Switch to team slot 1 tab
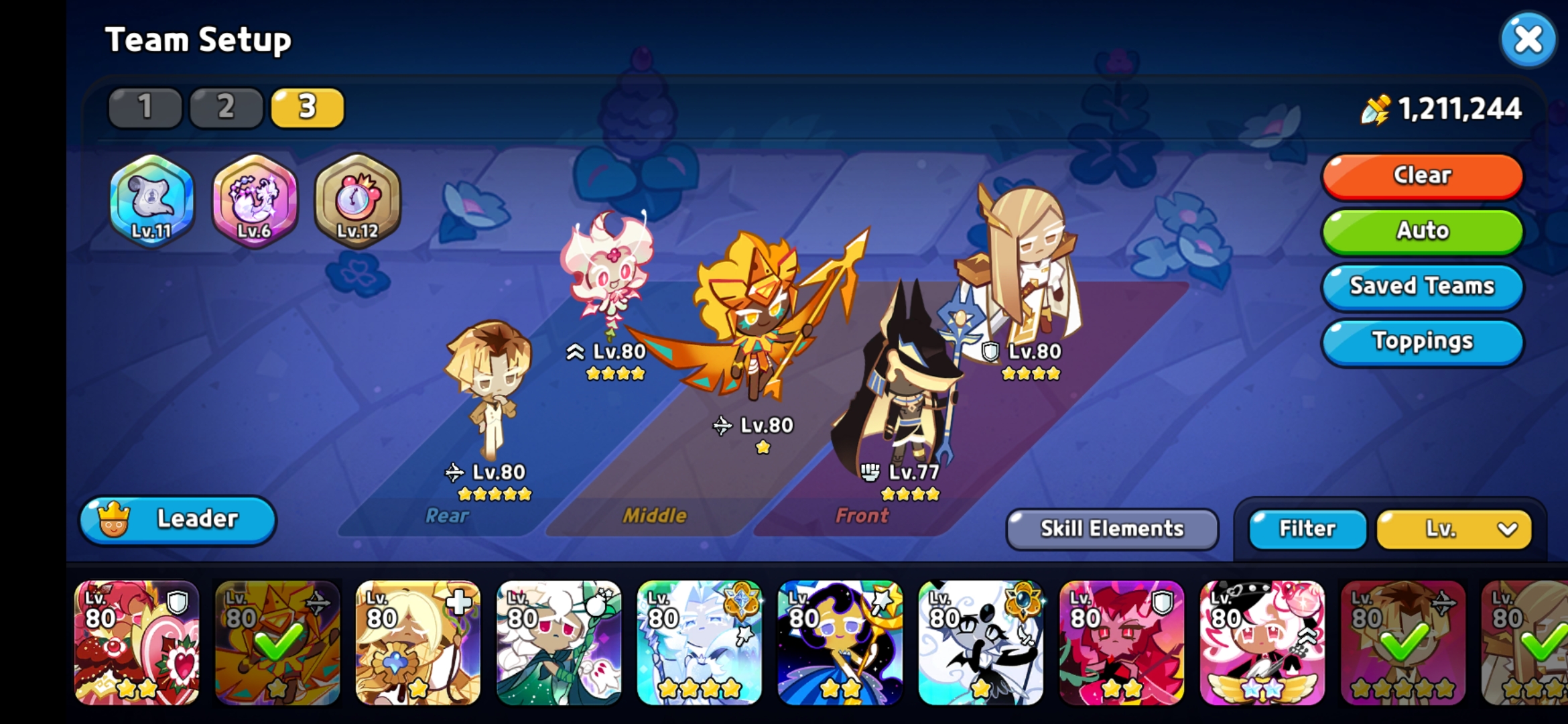The image size is (1568, 724). pyautogui.click(x=145, y=107)
